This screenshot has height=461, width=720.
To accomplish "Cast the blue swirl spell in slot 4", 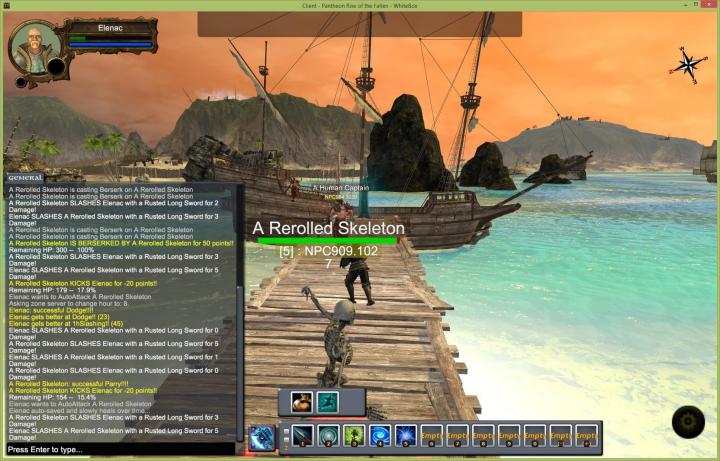I will point(380,436).
